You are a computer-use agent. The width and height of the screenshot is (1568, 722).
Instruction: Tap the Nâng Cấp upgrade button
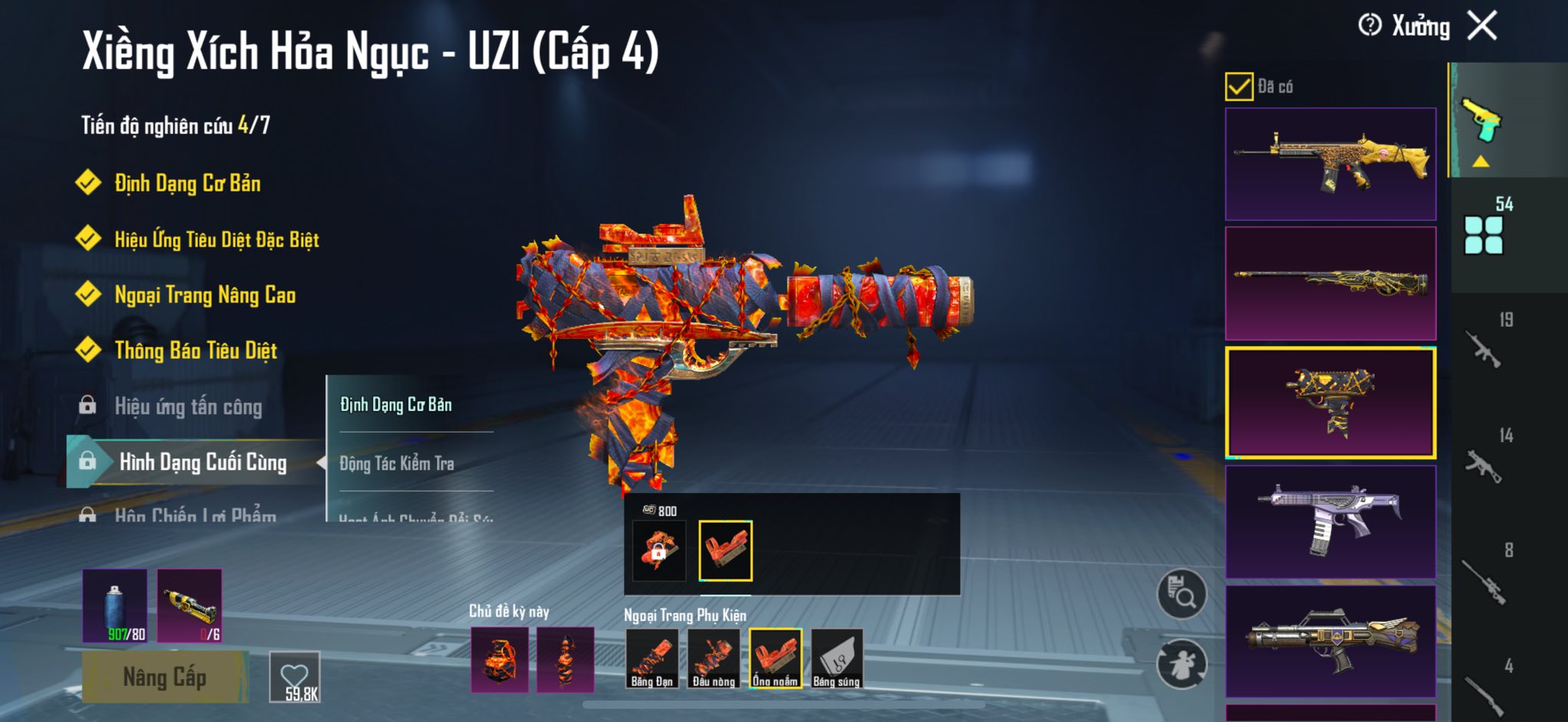click(x=165, y=677)
